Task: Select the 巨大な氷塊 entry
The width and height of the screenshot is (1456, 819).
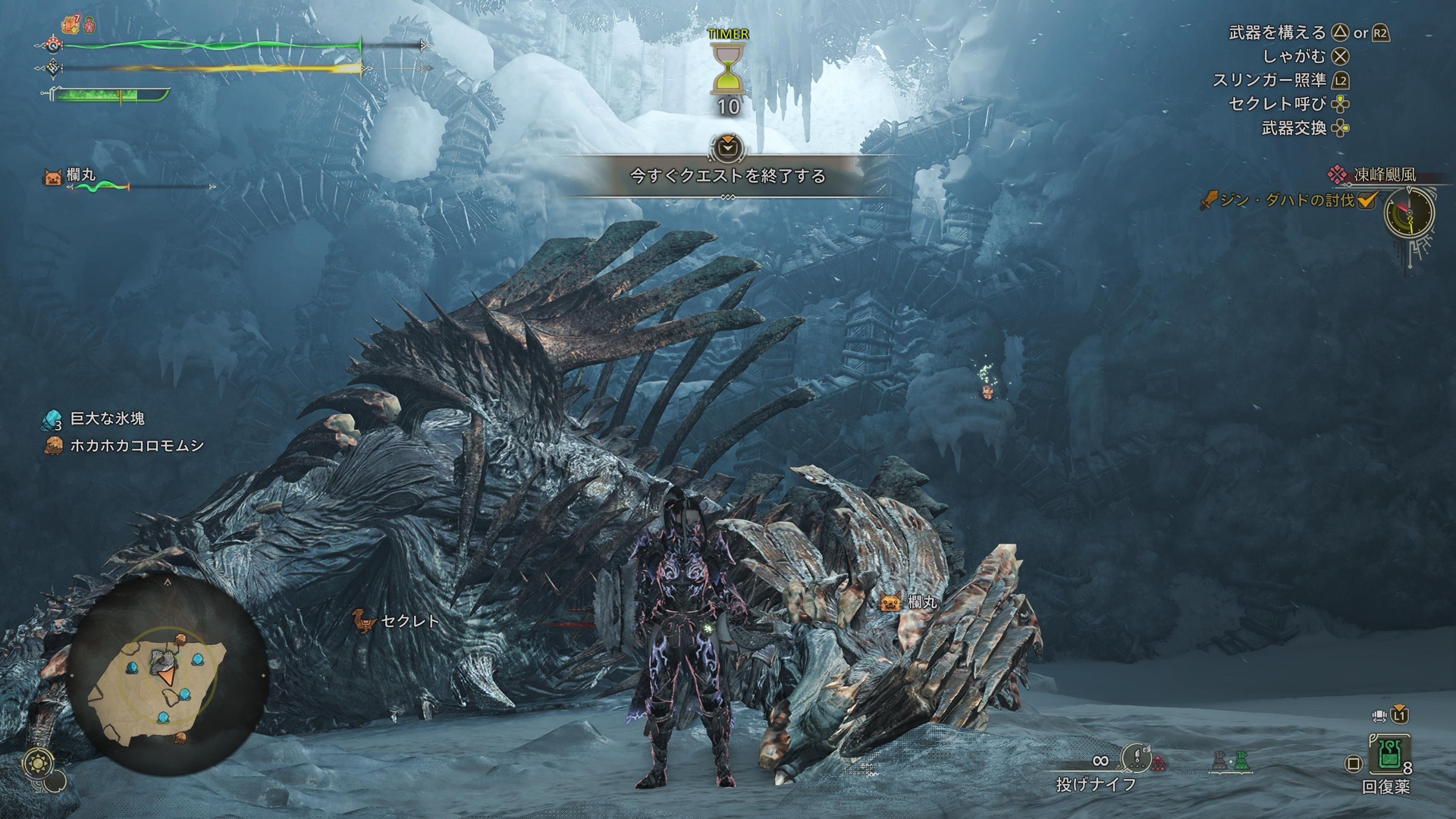Action: tap(106, 419)
